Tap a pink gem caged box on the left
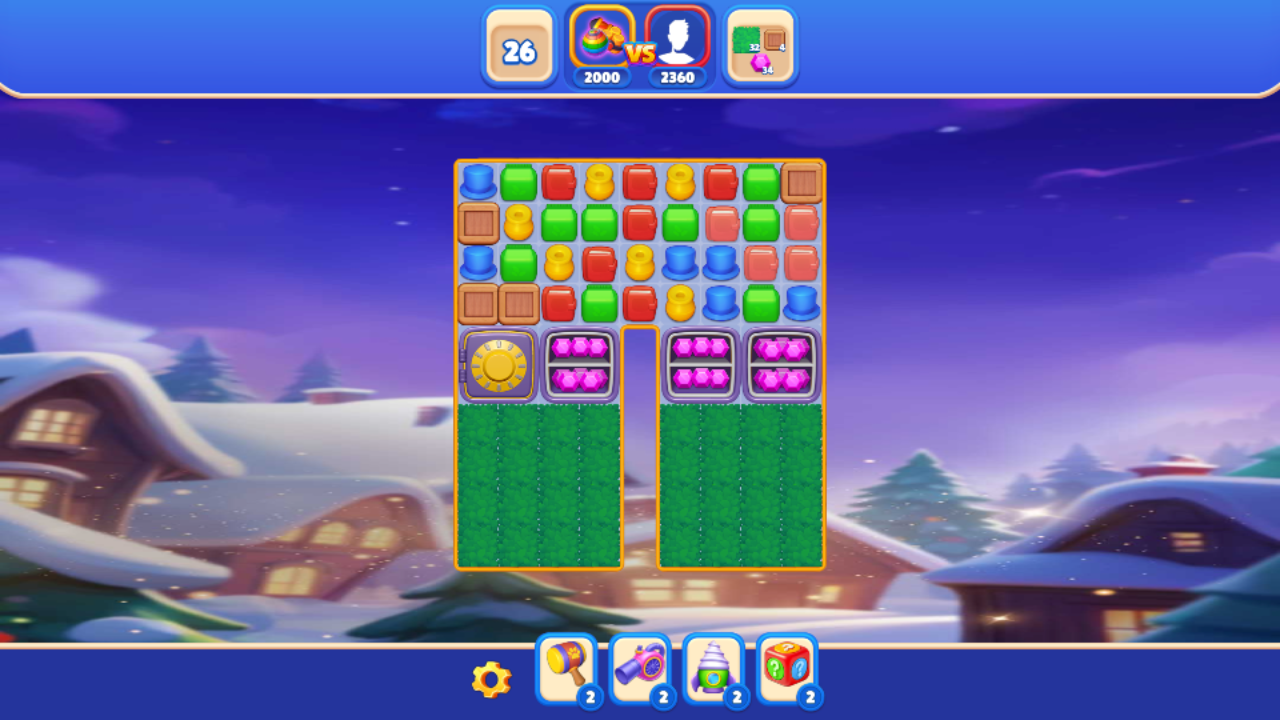The height and width of the screenshot is (720, 1280). pos(579,364)
